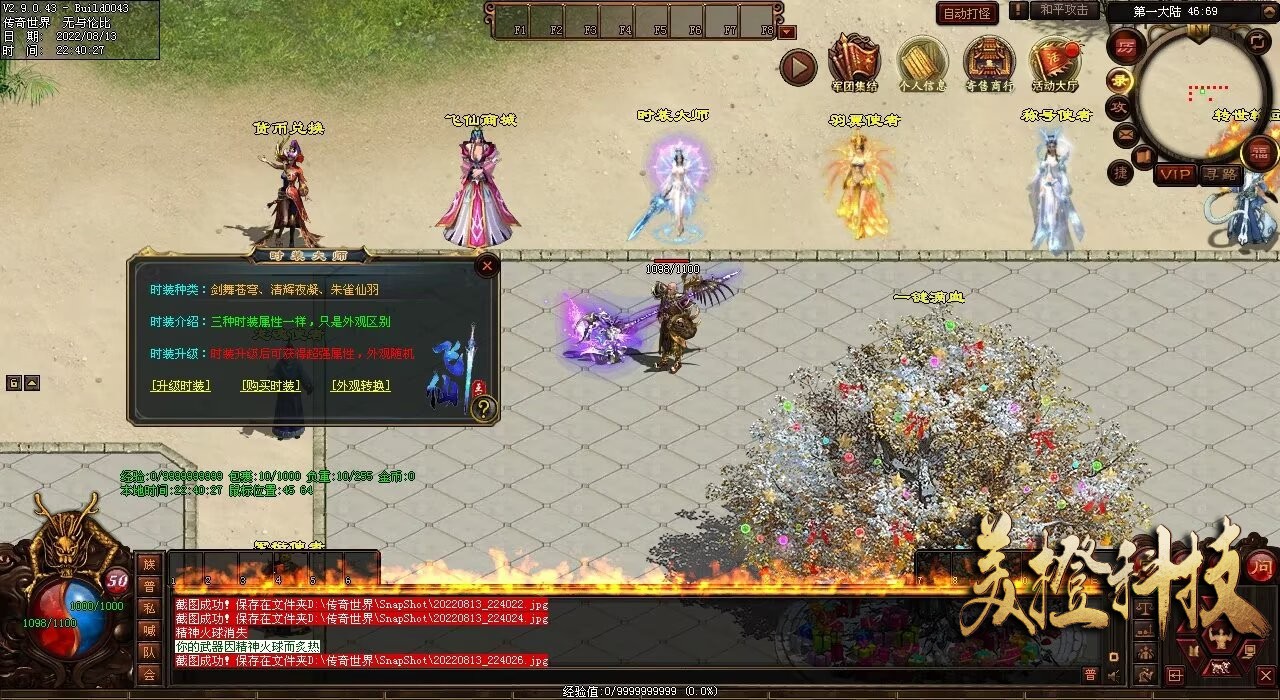The width and height of the screenshot is (1280, 700).
Task: Open the dialog's question mark help
Action: 484,408
